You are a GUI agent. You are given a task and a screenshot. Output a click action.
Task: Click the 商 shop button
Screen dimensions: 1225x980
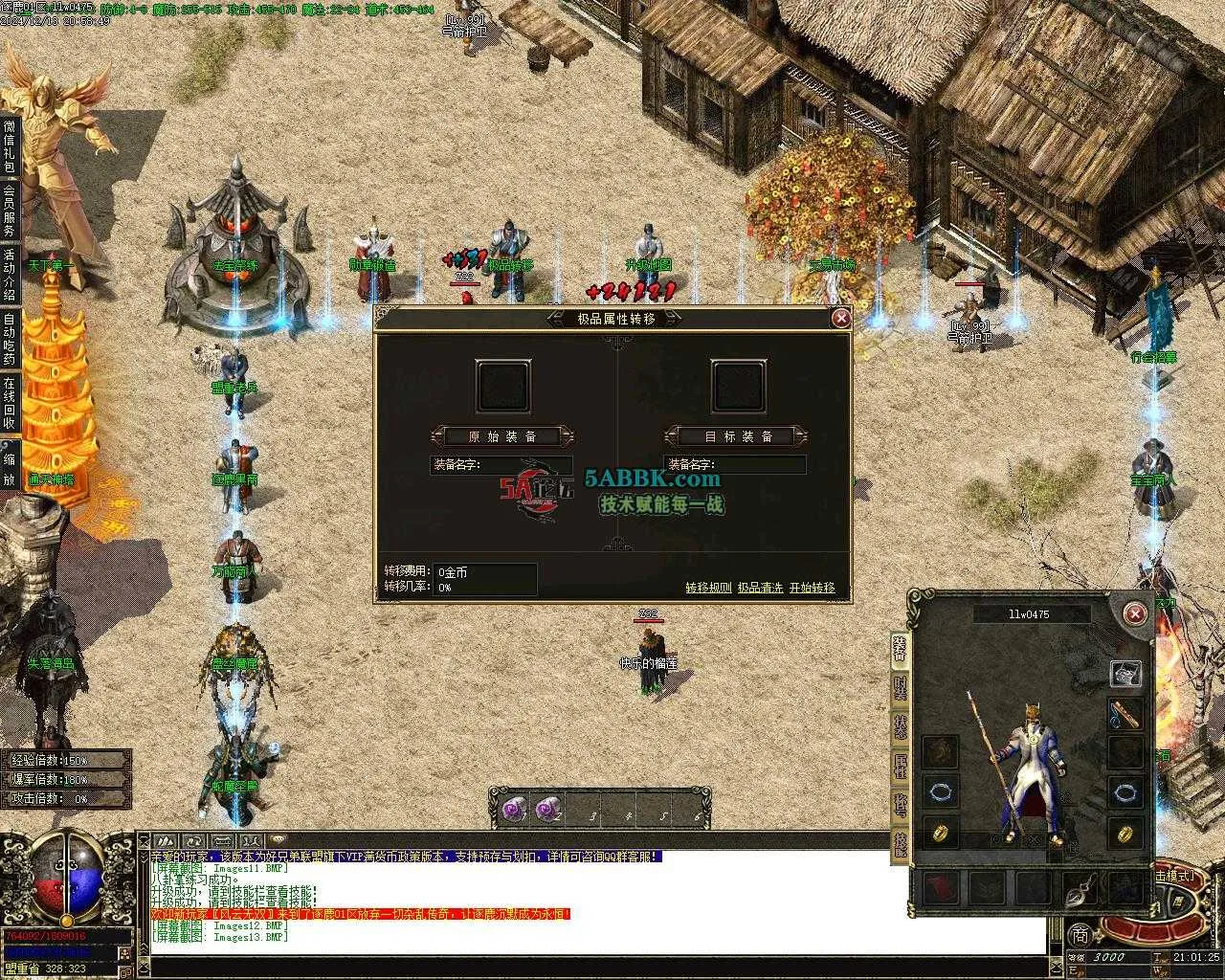1080,935
